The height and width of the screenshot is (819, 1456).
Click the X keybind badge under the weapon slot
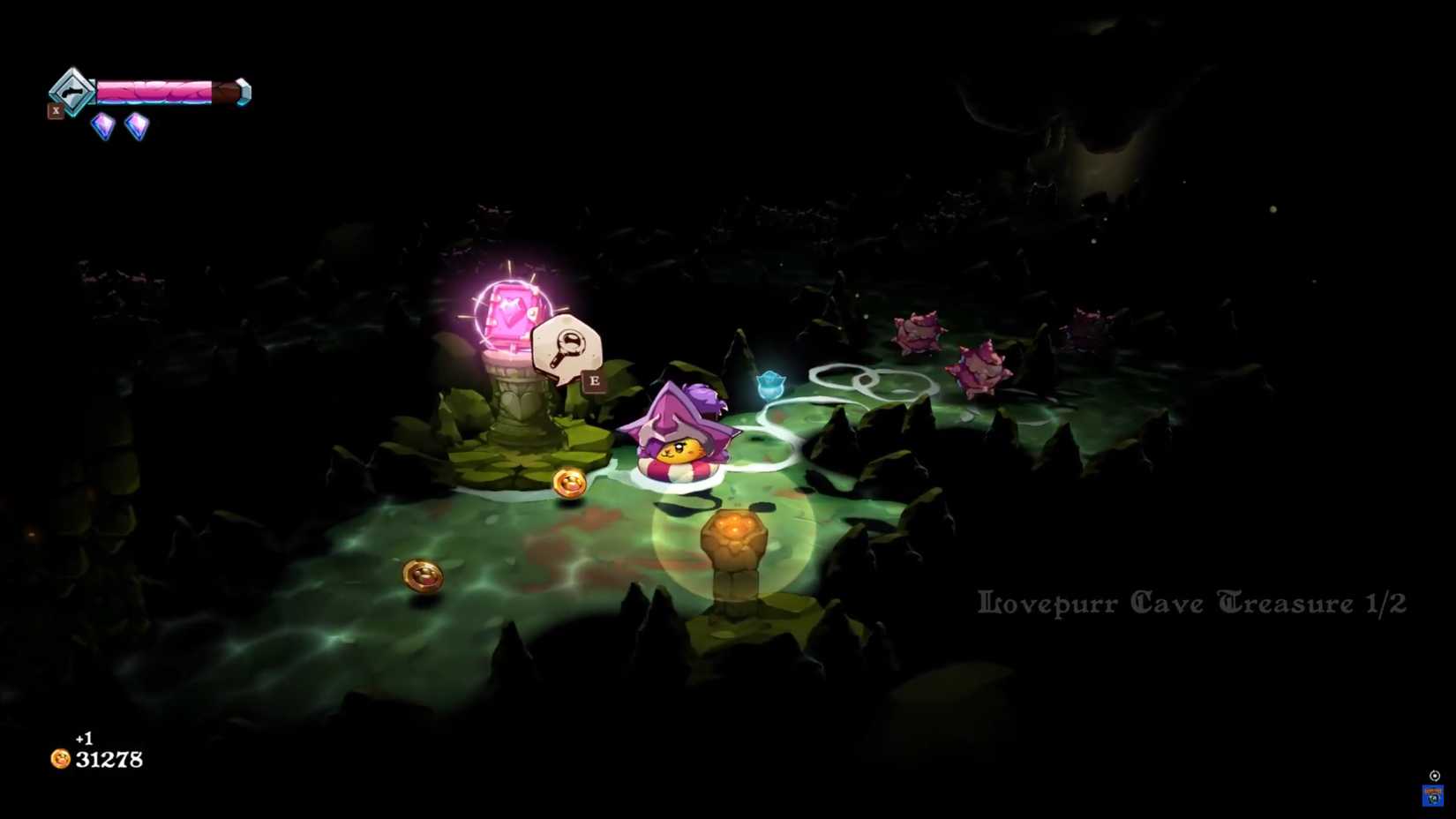56,110
